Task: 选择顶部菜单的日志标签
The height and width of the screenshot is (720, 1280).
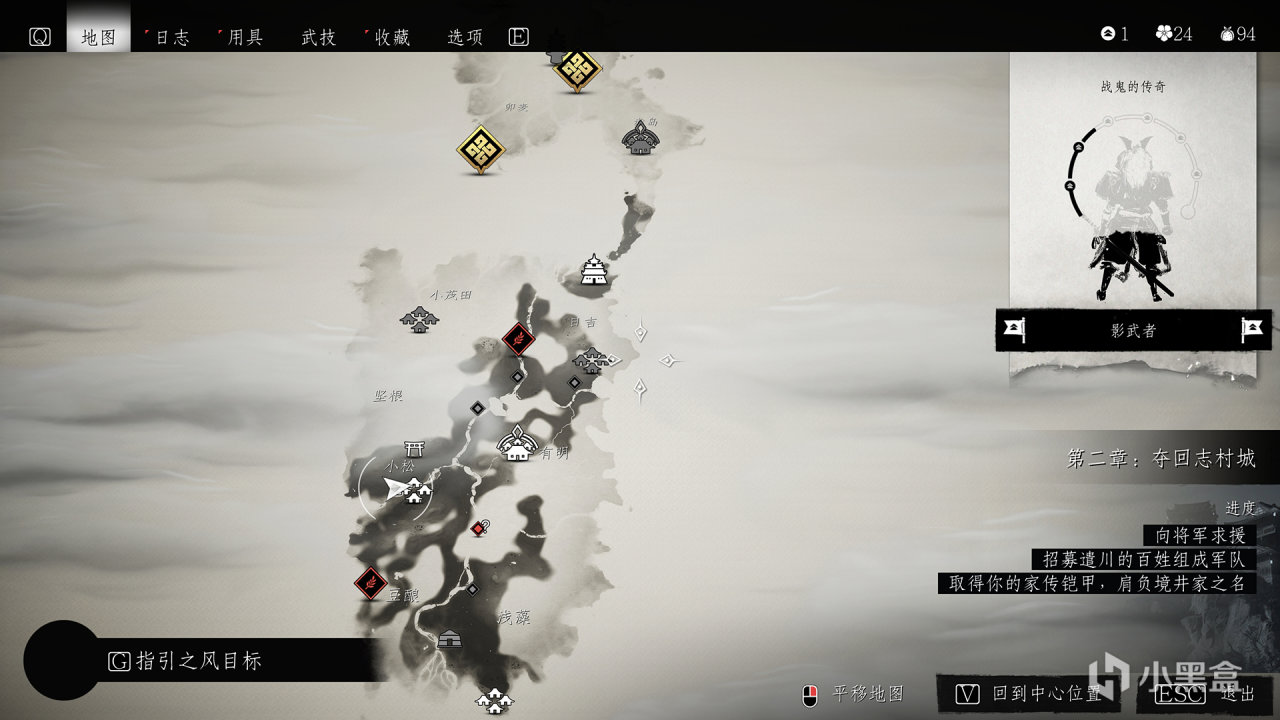Action: tap(172, 36)
